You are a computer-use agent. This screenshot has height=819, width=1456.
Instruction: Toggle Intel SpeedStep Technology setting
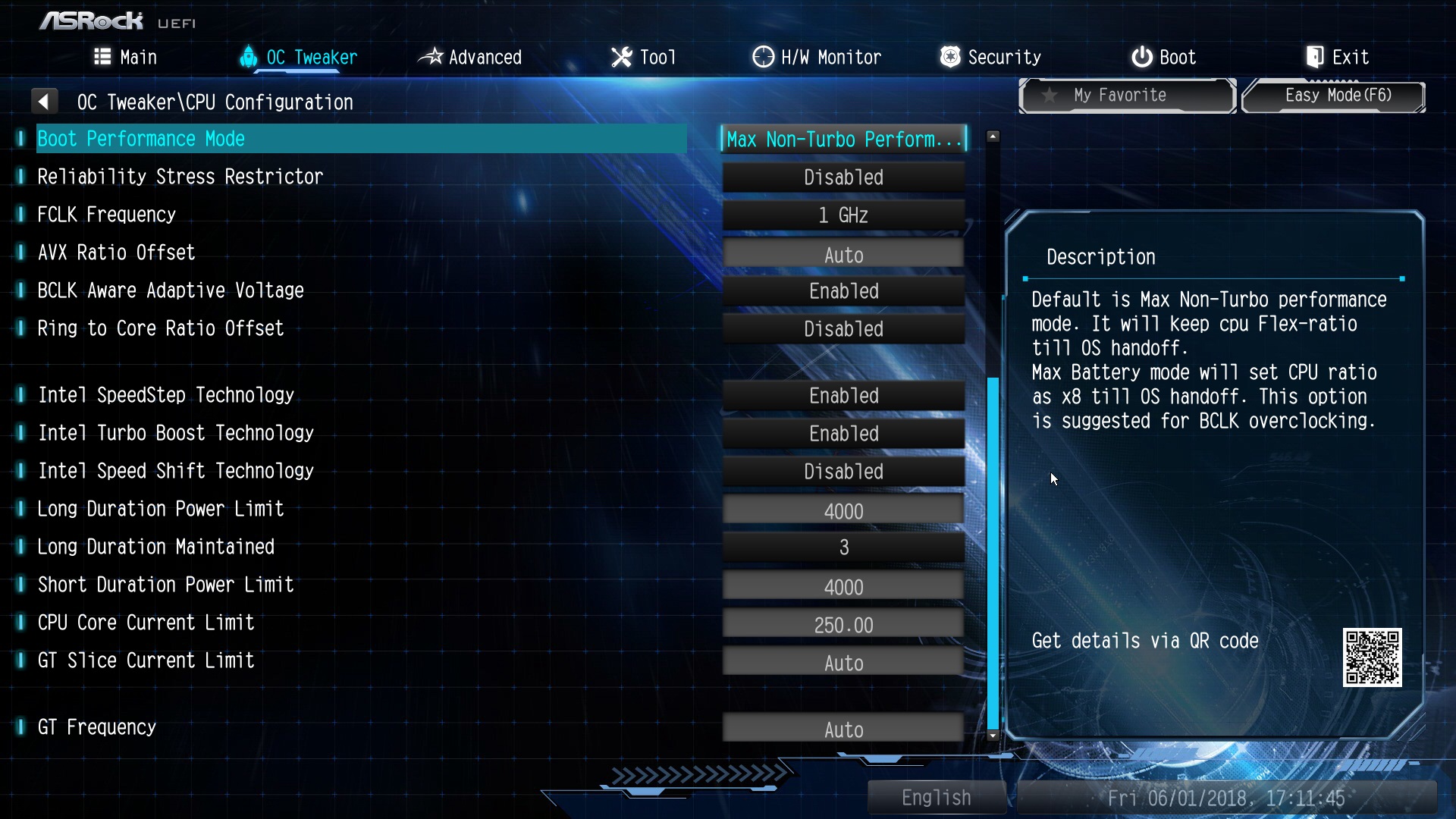coord(843,396)
